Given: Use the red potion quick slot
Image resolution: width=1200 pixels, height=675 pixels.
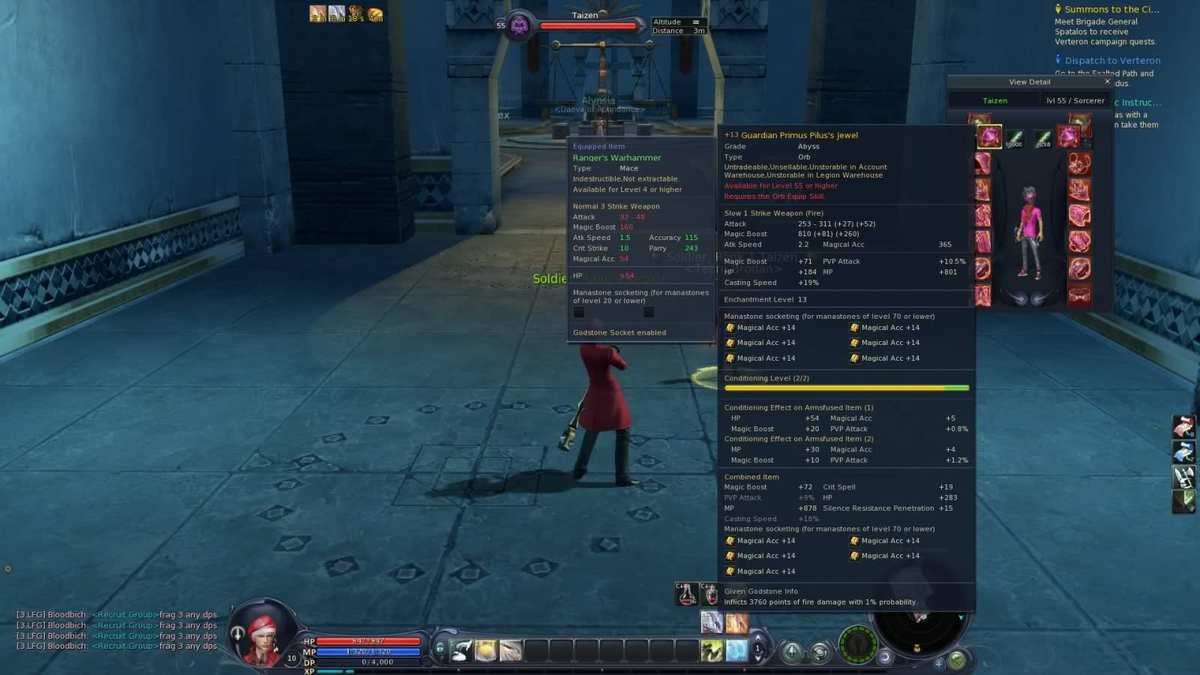Looking at the screenshot, I should click(686, 595).
